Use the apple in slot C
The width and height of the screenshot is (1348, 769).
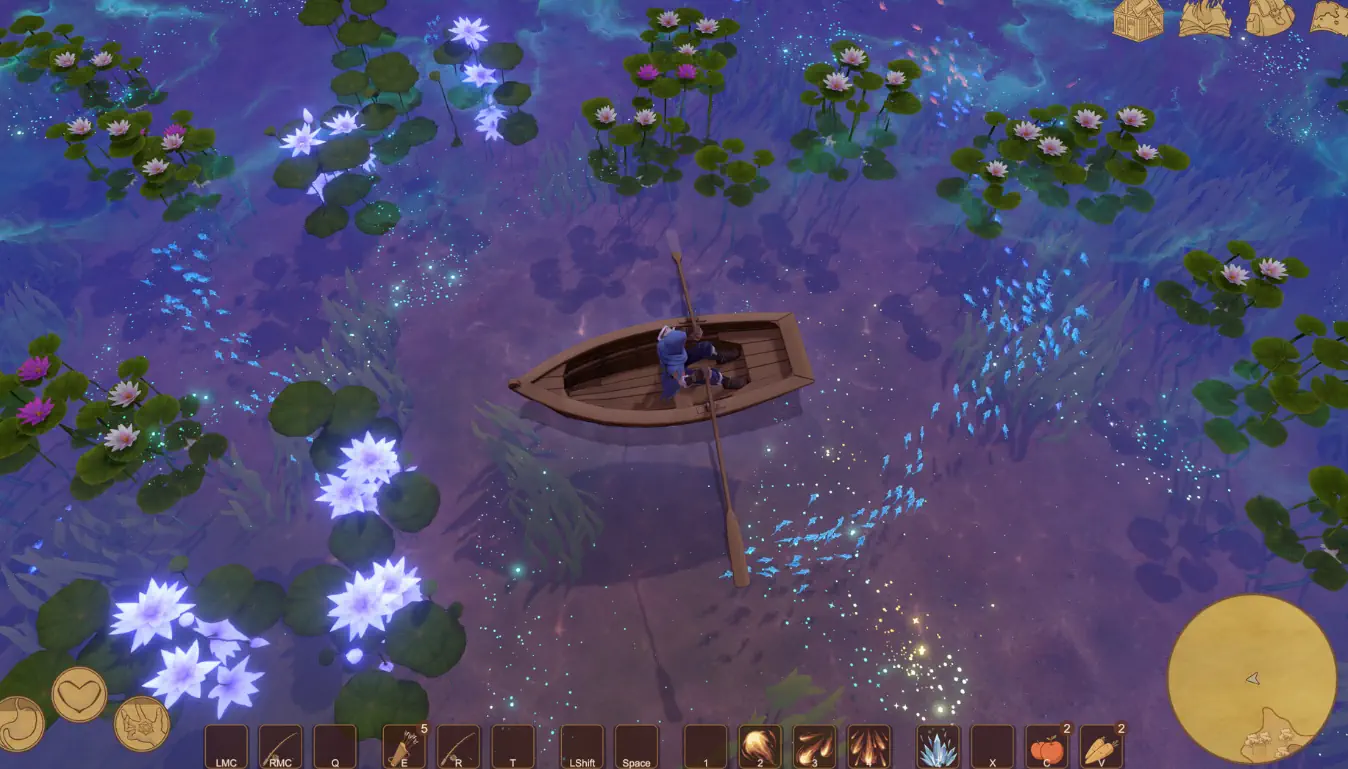click(x=1047, y=746)
